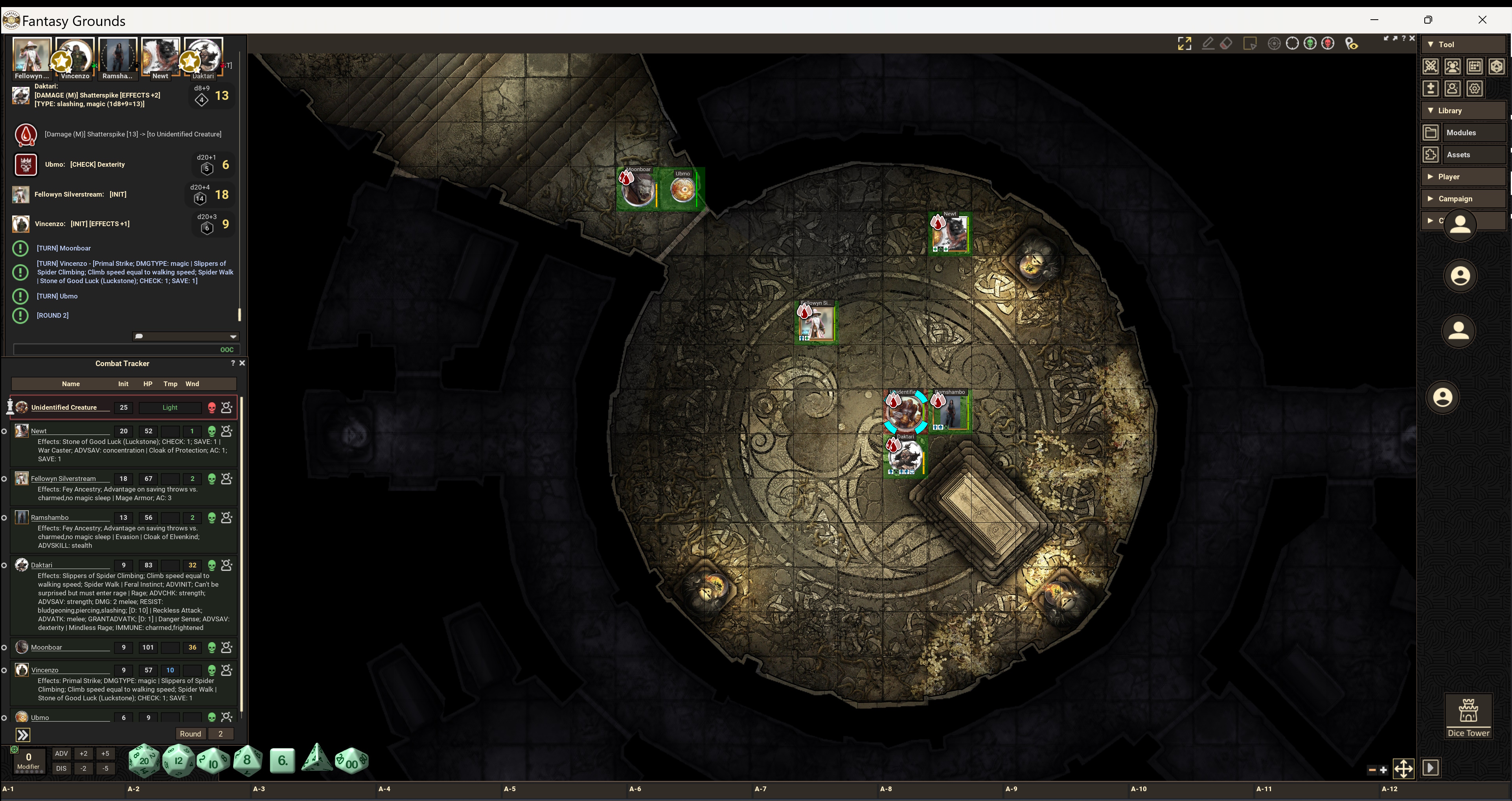Close the Combat Tracker window
The height and width of the screenshot is (801, 1512).
(x=243, y=363)
